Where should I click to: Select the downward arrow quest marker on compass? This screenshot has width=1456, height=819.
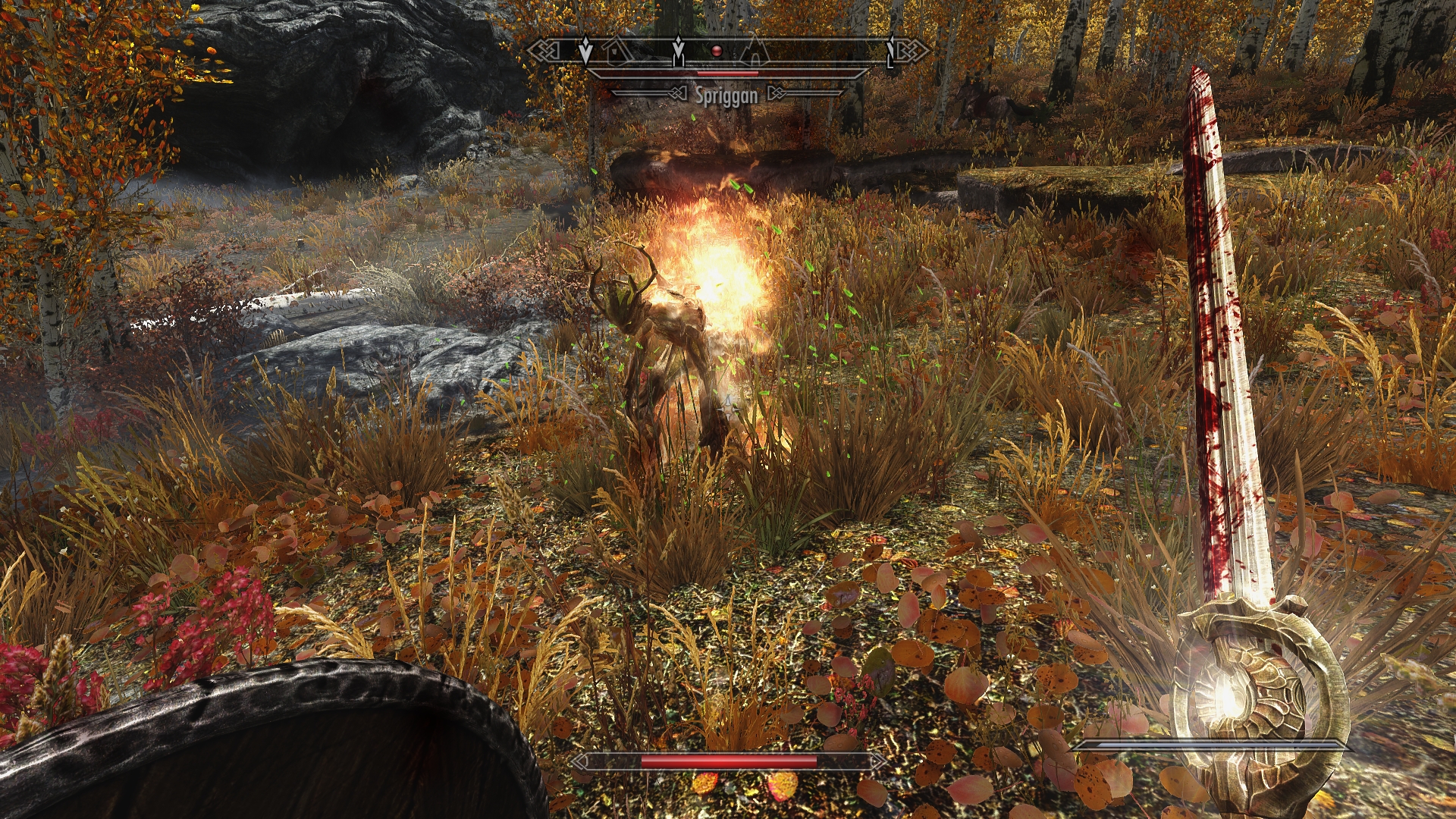pyautogui.click(x=585, y=51)
